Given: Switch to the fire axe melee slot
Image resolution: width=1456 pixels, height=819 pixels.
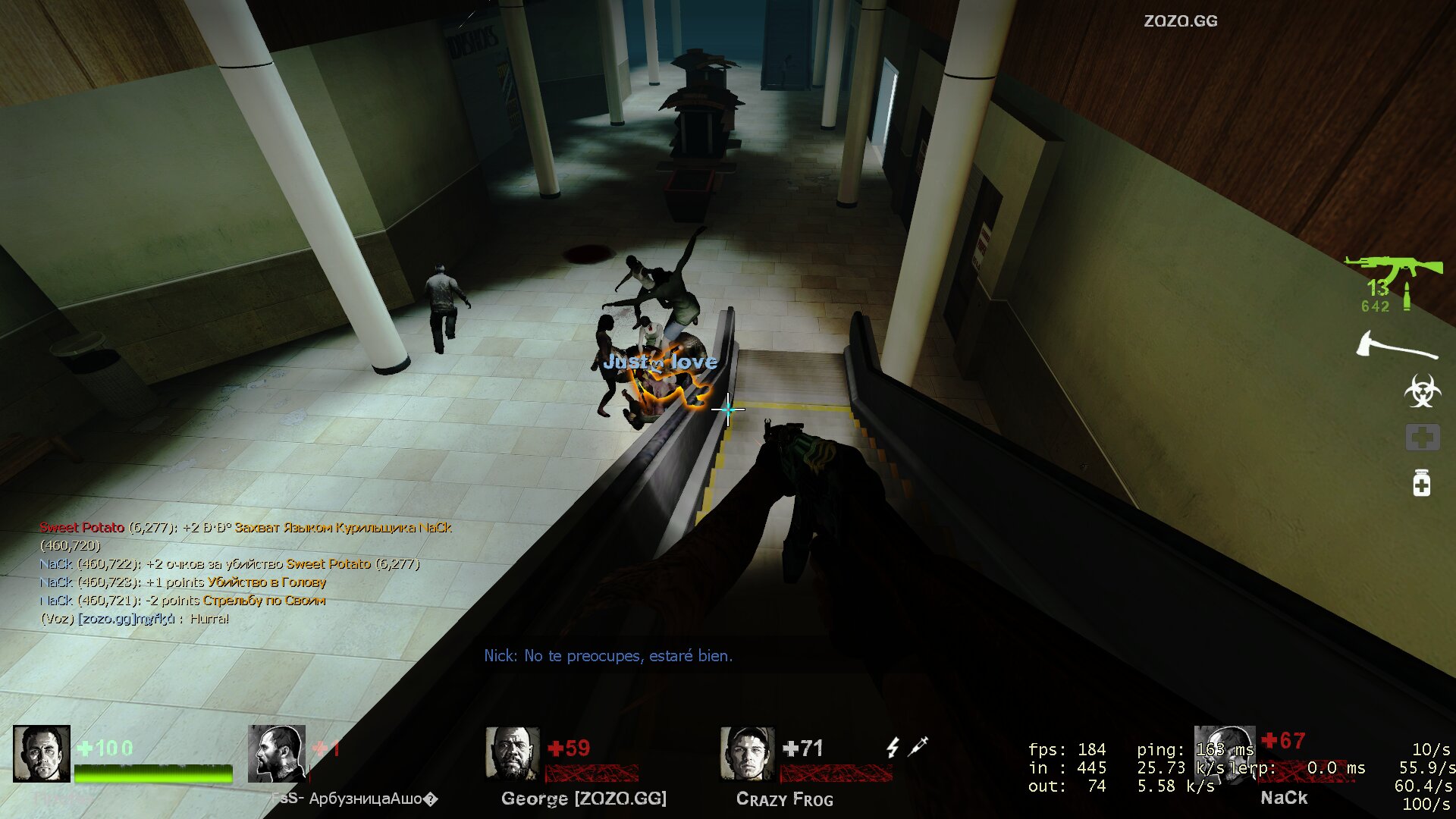Looking at the screenshot, I should click(x=1396, y=346).
